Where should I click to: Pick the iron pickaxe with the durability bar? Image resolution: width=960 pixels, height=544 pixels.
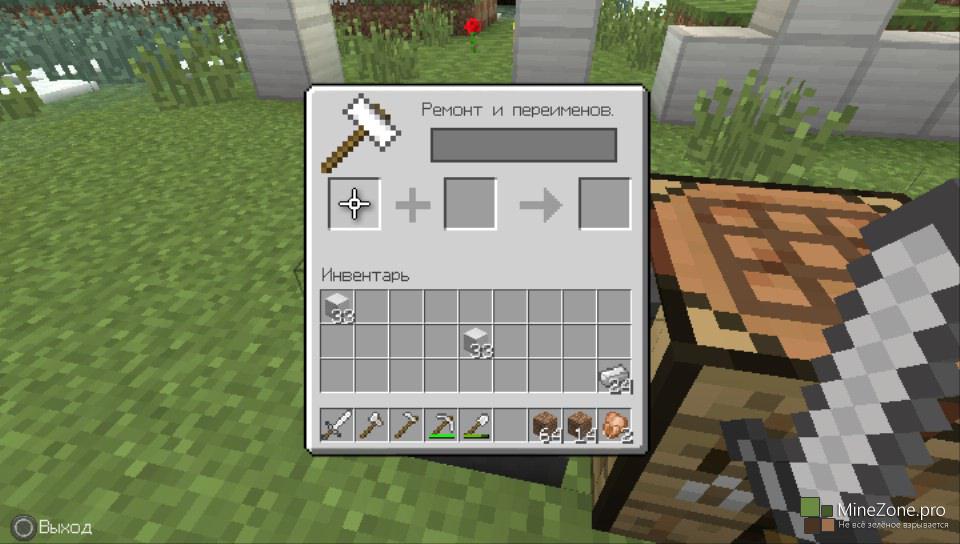click(x=441, y=427)
